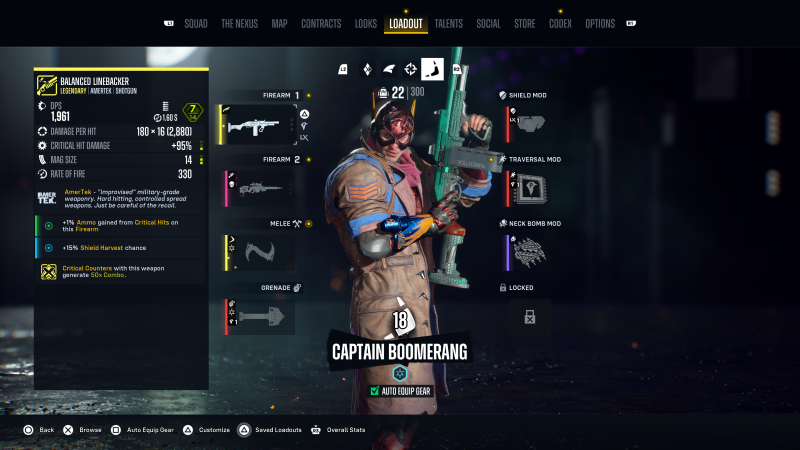Viewport: 800px width, 450px height.
Task: Open the Grenade slot
Action: pos(260,316)
